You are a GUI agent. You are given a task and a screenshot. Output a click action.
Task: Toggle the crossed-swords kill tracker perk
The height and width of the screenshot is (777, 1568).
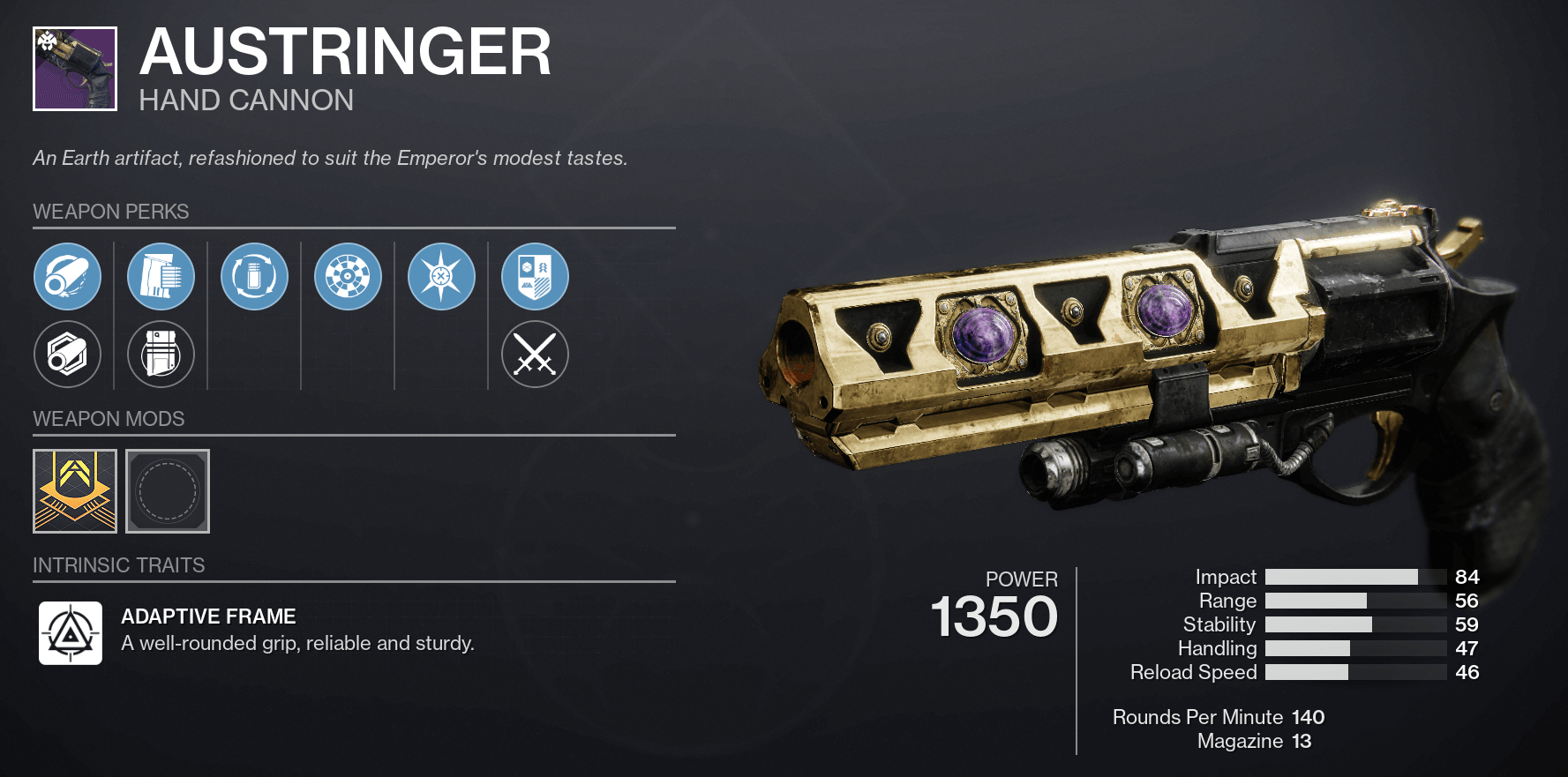point(536,354)
